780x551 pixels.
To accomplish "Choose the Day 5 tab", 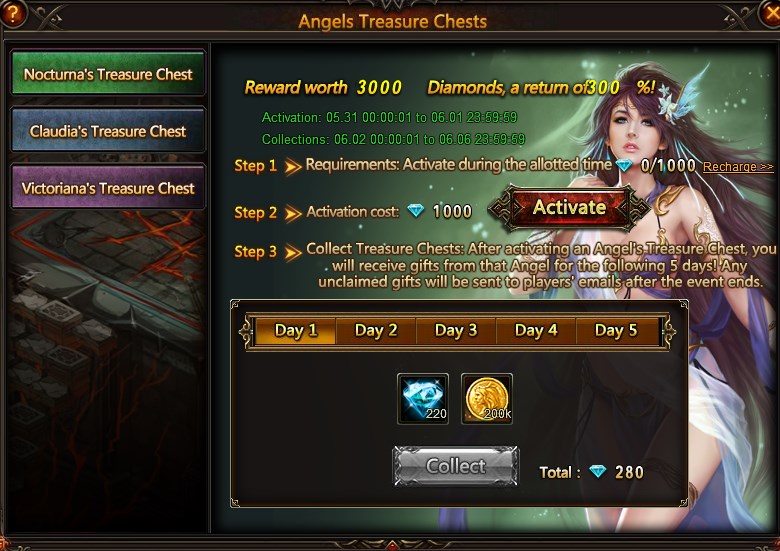I will [616, 331].
